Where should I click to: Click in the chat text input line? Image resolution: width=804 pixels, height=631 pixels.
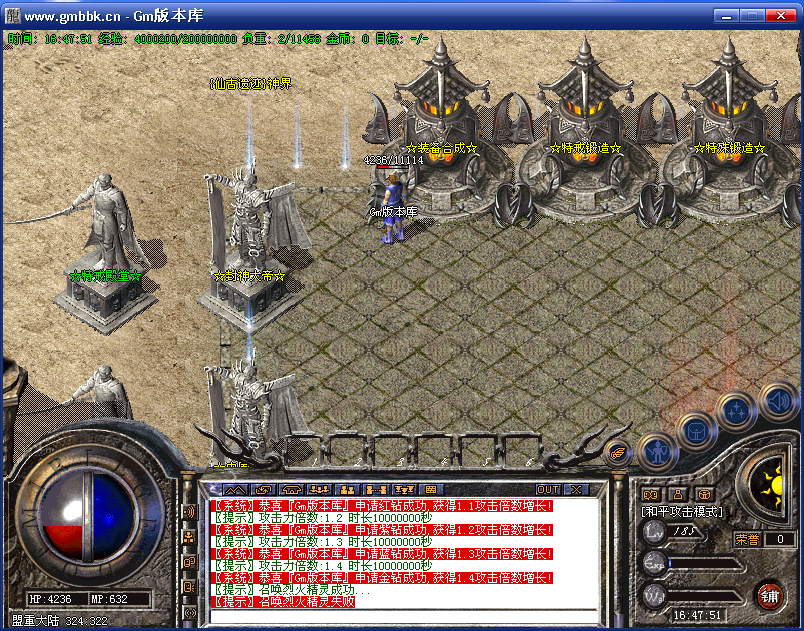click(x=400, y=614)
